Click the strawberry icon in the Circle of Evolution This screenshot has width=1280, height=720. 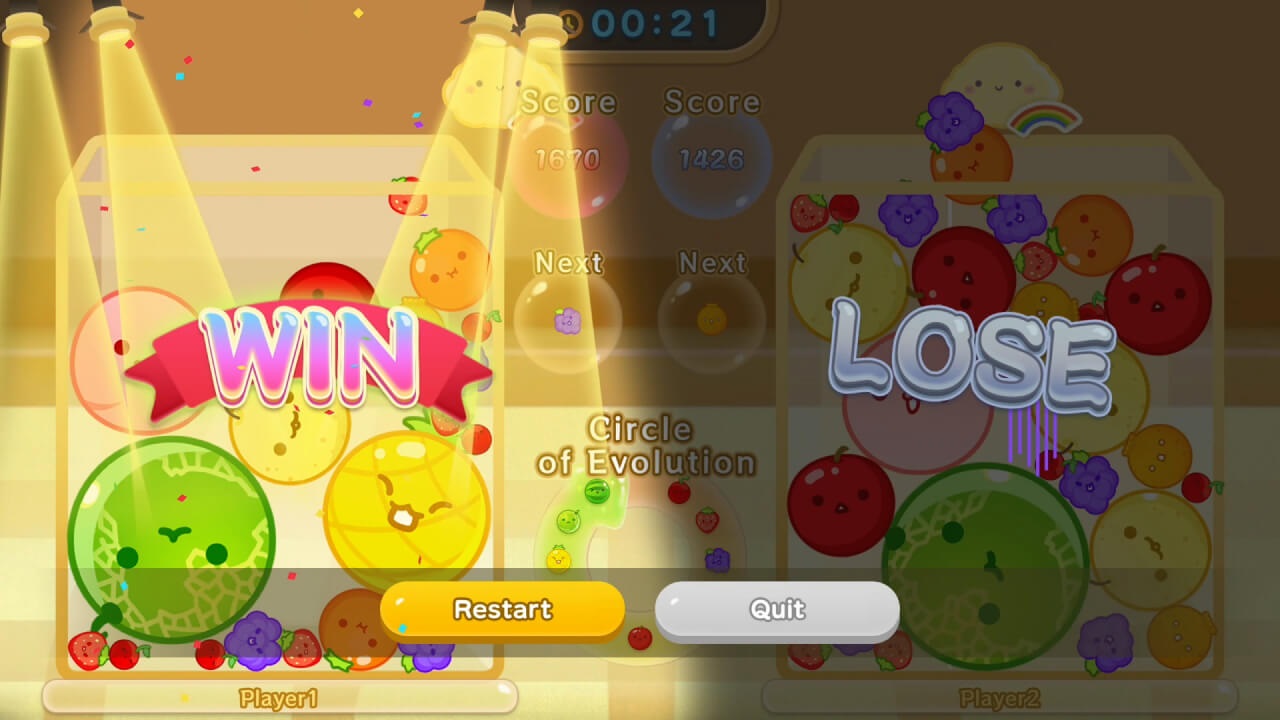click(x=707, y=521)
